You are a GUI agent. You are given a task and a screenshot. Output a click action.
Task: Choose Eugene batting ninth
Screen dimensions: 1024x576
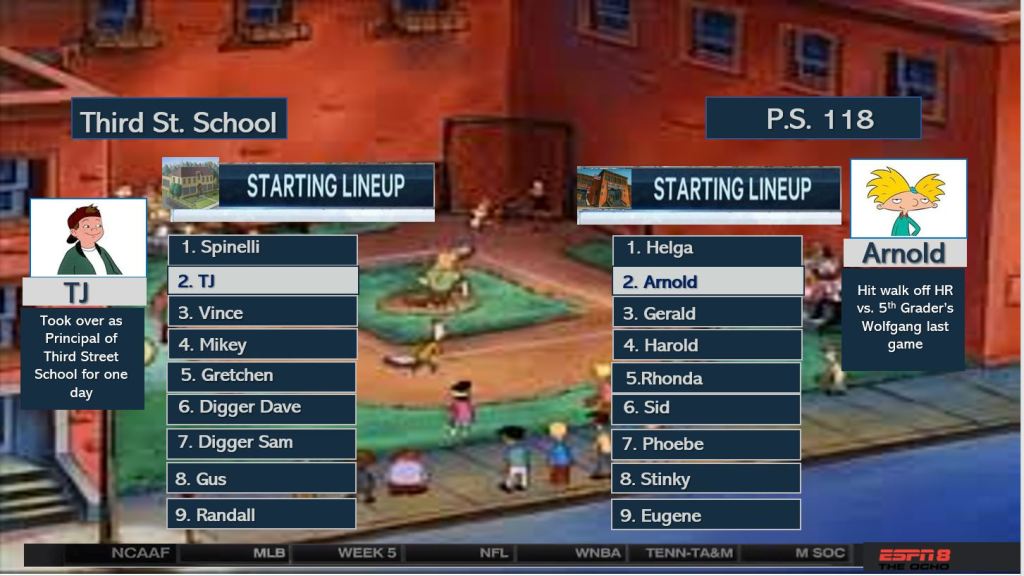tap(707, 516)
